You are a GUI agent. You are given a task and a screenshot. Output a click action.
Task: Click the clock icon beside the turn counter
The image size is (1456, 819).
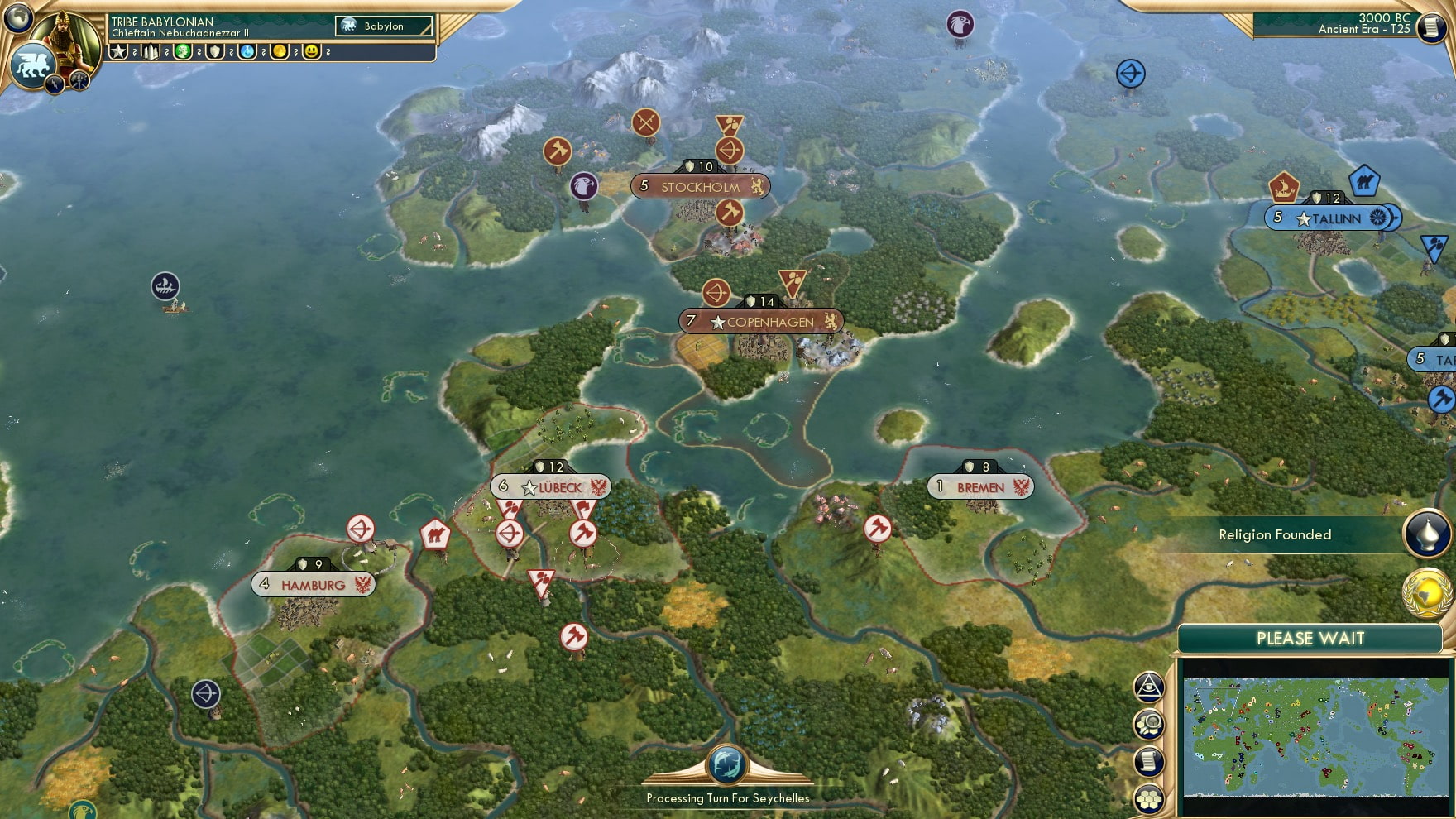(x=1430, y=27)
